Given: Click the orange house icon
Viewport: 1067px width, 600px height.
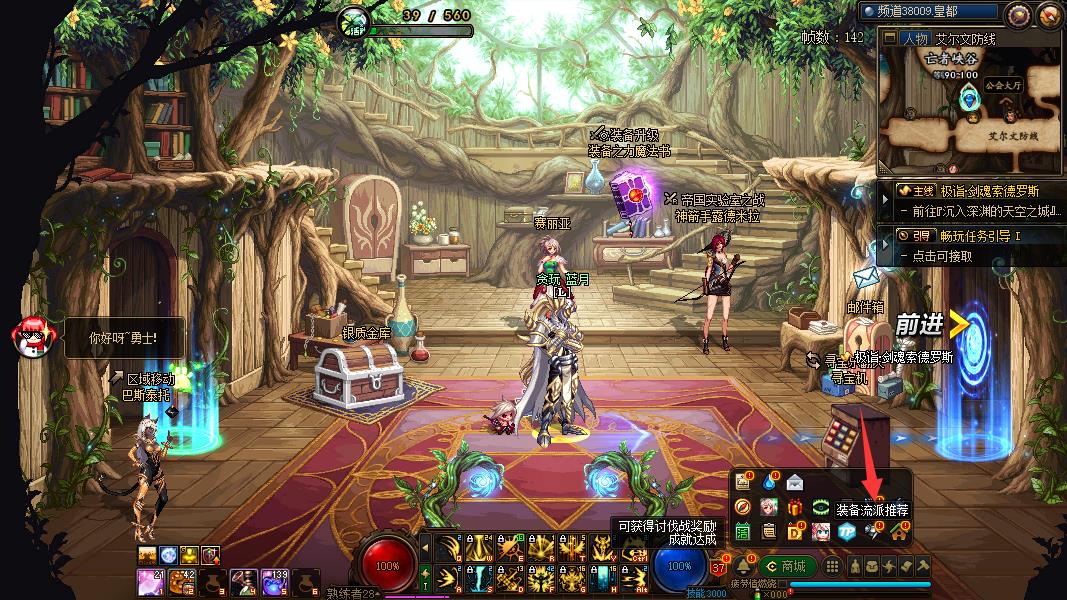Looking at the screenshot, I should pos(897,531).
